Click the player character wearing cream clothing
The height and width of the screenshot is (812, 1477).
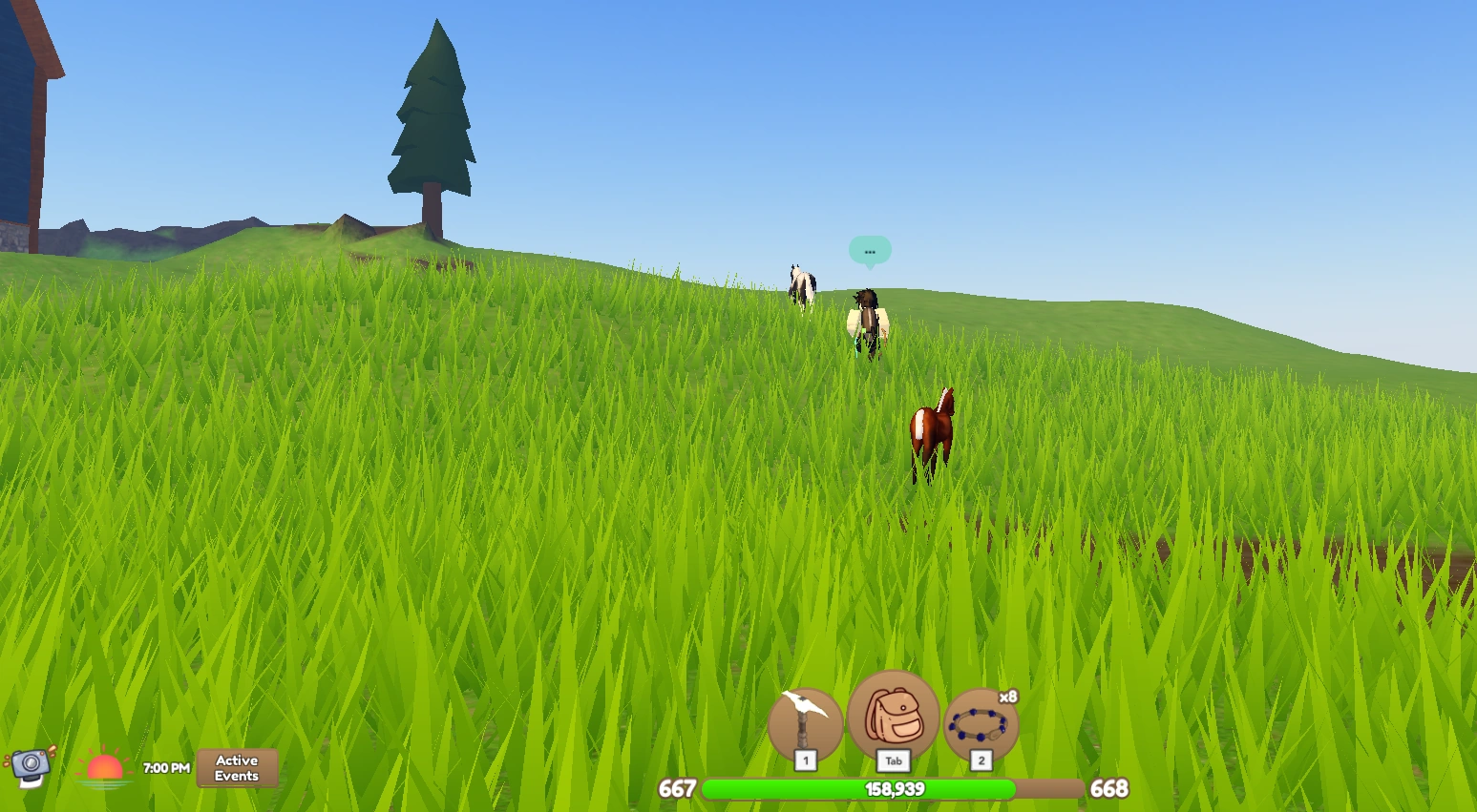point(867,320)
